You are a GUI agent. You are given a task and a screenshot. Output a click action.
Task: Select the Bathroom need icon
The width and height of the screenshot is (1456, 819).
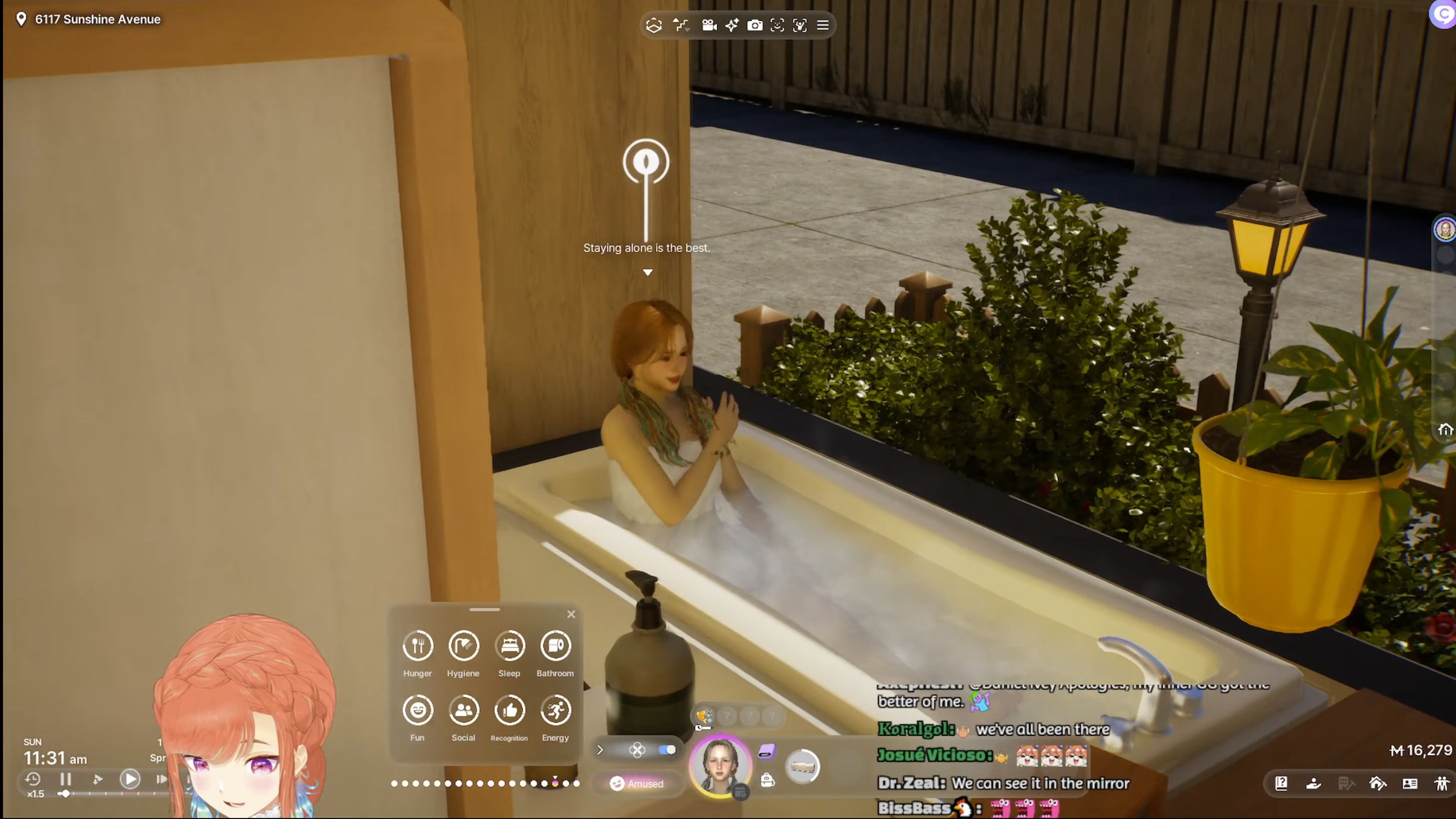coord(555,646)
